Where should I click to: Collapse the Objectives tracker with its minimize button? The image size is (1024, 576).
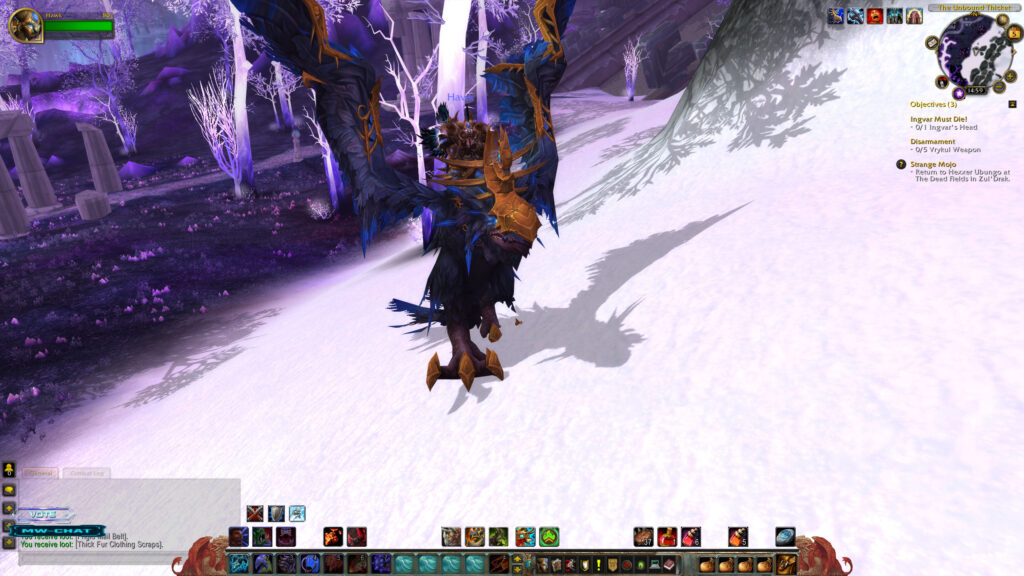(x=1012, y=104)
